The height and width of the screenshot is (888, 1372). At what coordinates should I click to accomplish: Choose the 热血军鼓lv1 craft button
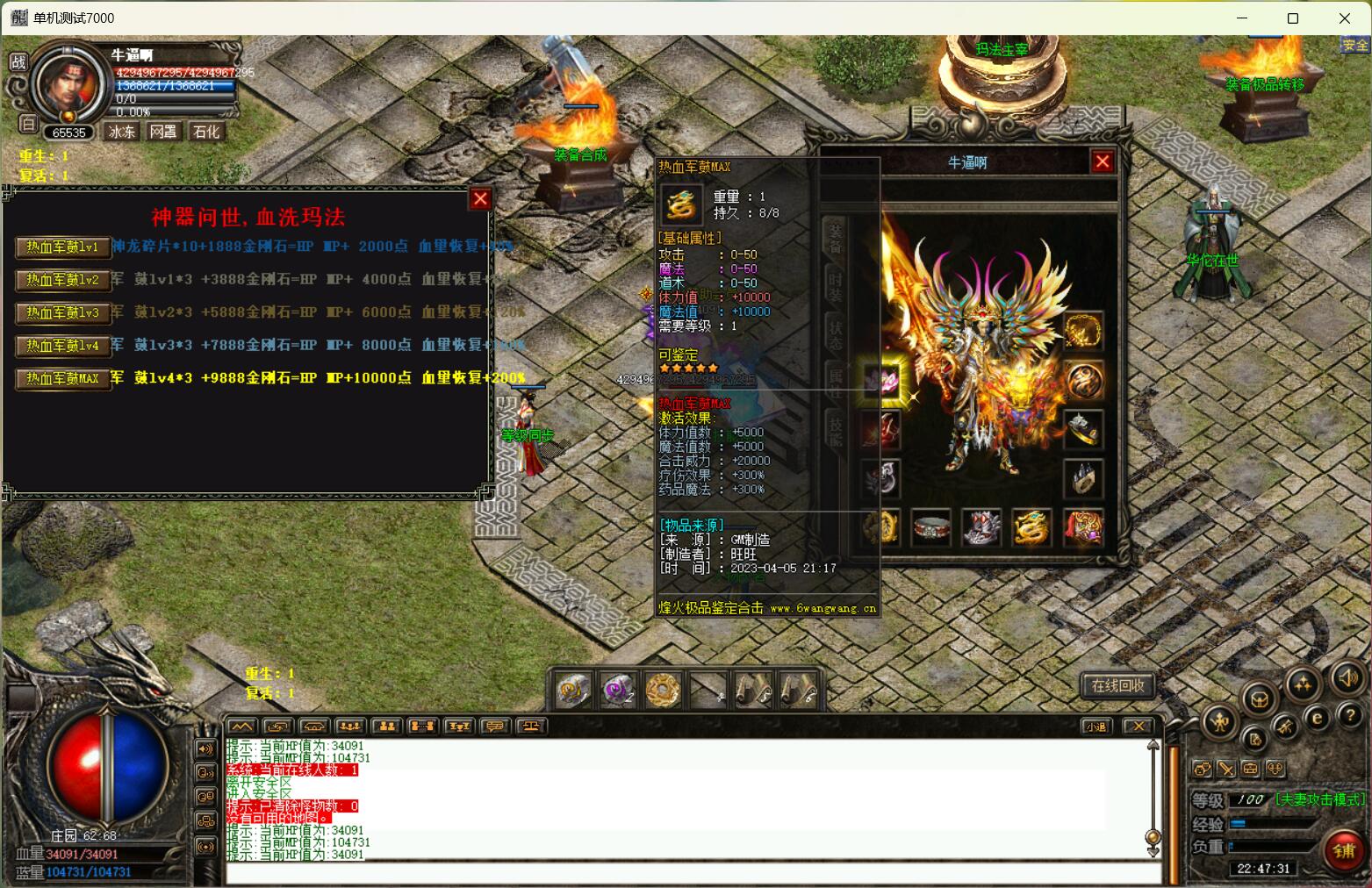[x=62, y=247]
